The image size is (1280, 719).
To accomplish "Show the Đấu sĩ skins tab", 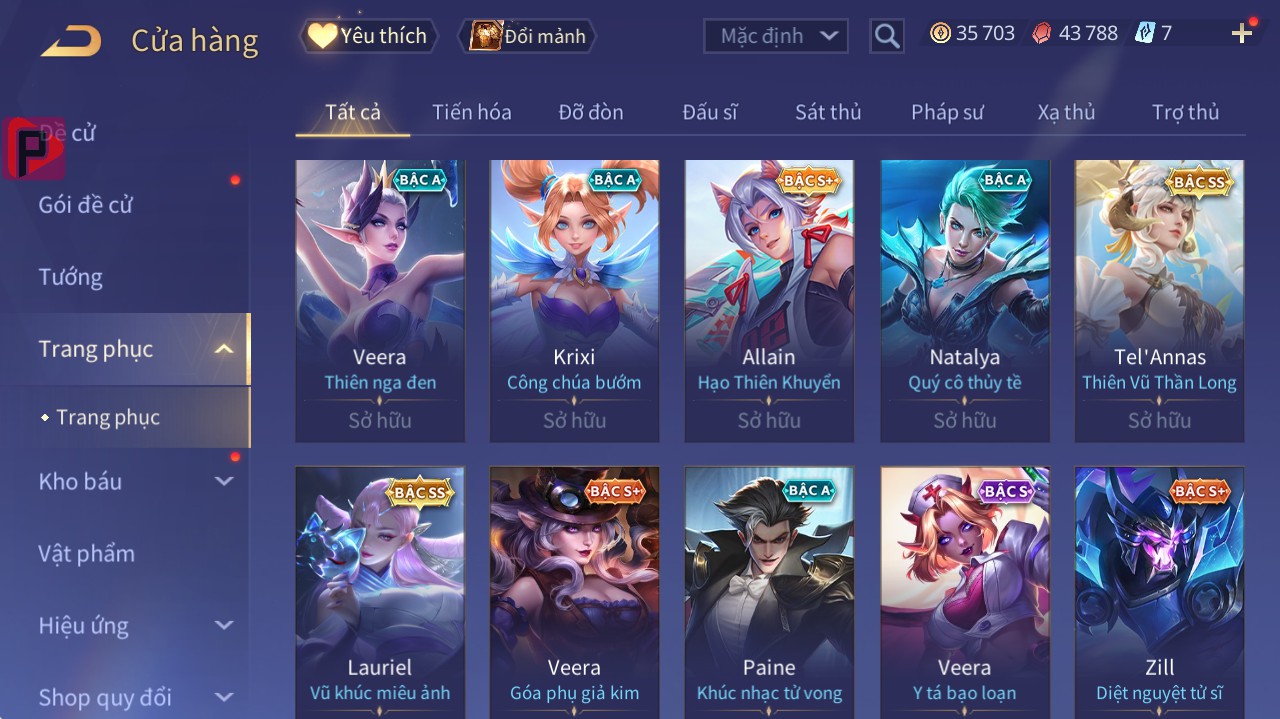I will [x=710, y=112].
